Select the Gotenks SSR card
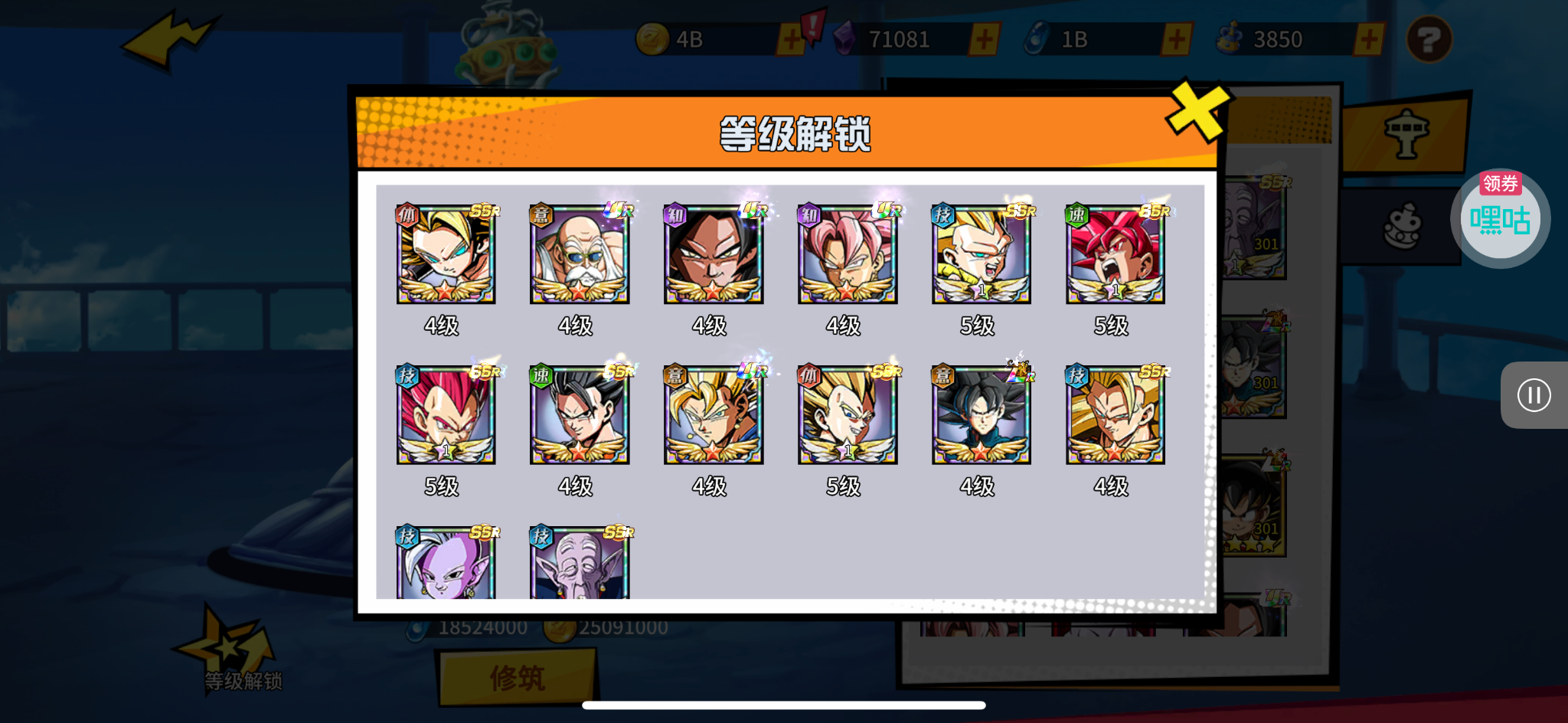Image resolution: width=1568 pixels, height=723 pixels. (x=982, y=255)
